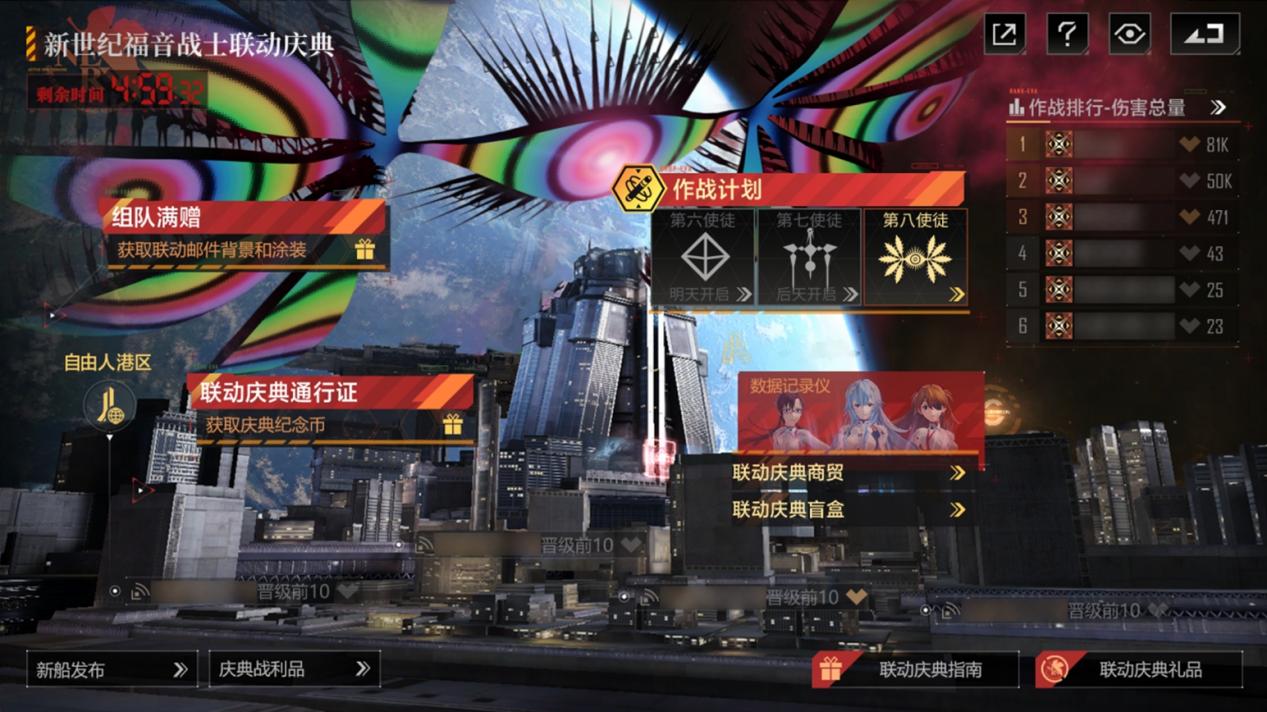This screenshot has width=1267, height=712.
Task: Toggle the eye visibility icon
Action: 1129,34
